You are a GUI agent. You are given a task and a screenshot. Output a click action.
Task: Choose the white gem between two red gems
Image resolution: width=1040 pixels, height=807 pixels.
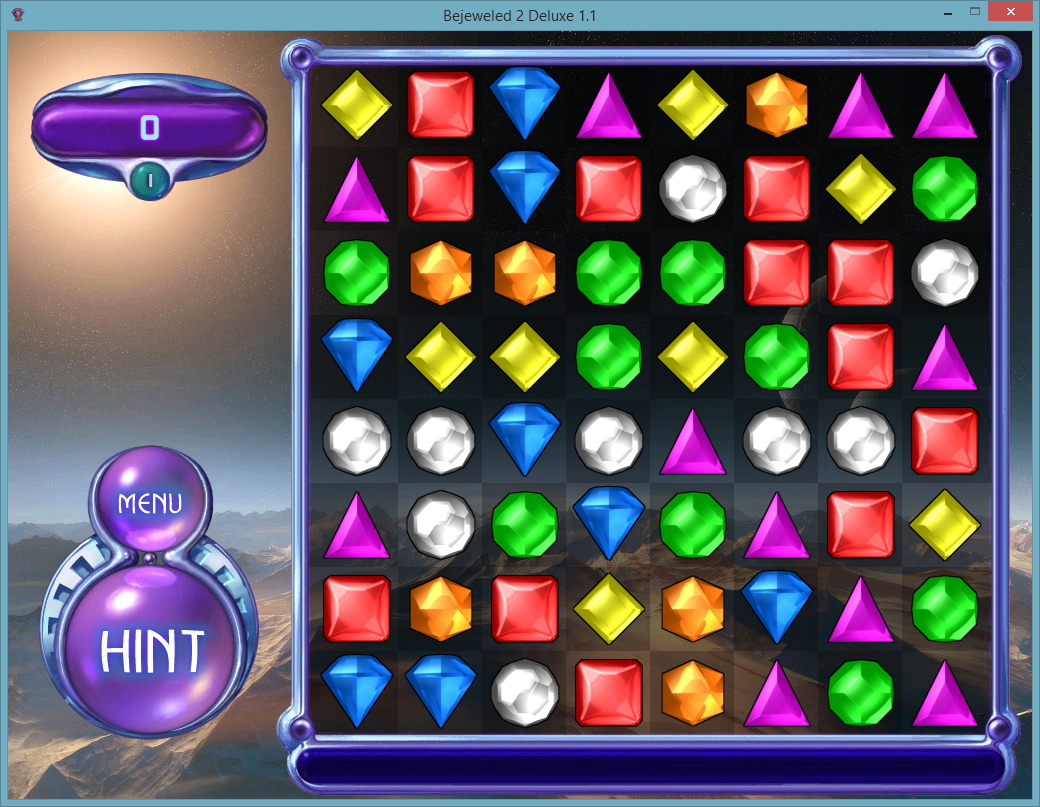click(x=692, y=188)
